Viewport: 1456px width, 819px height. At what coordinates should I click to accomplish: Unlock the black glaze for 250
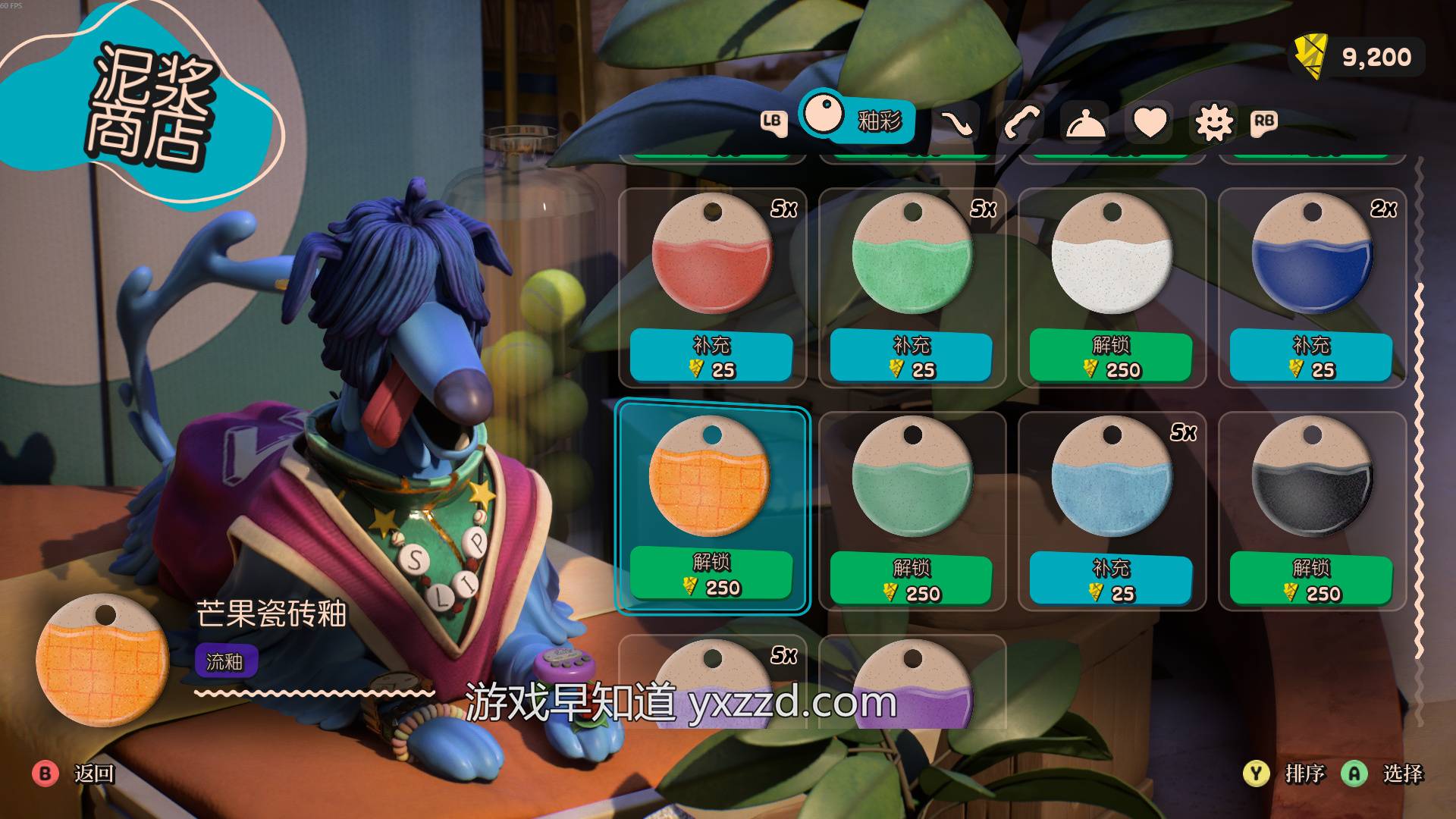(x=1311, y=579)
